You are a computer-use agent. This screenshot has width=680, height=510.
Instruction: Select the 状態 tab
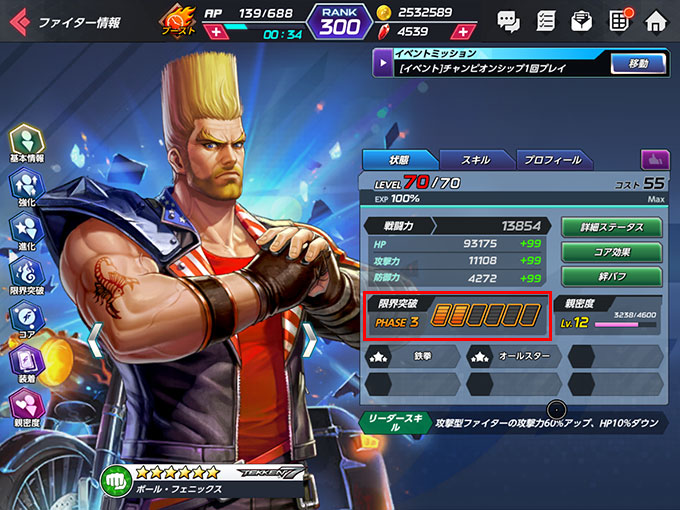(x=398, y=160)
